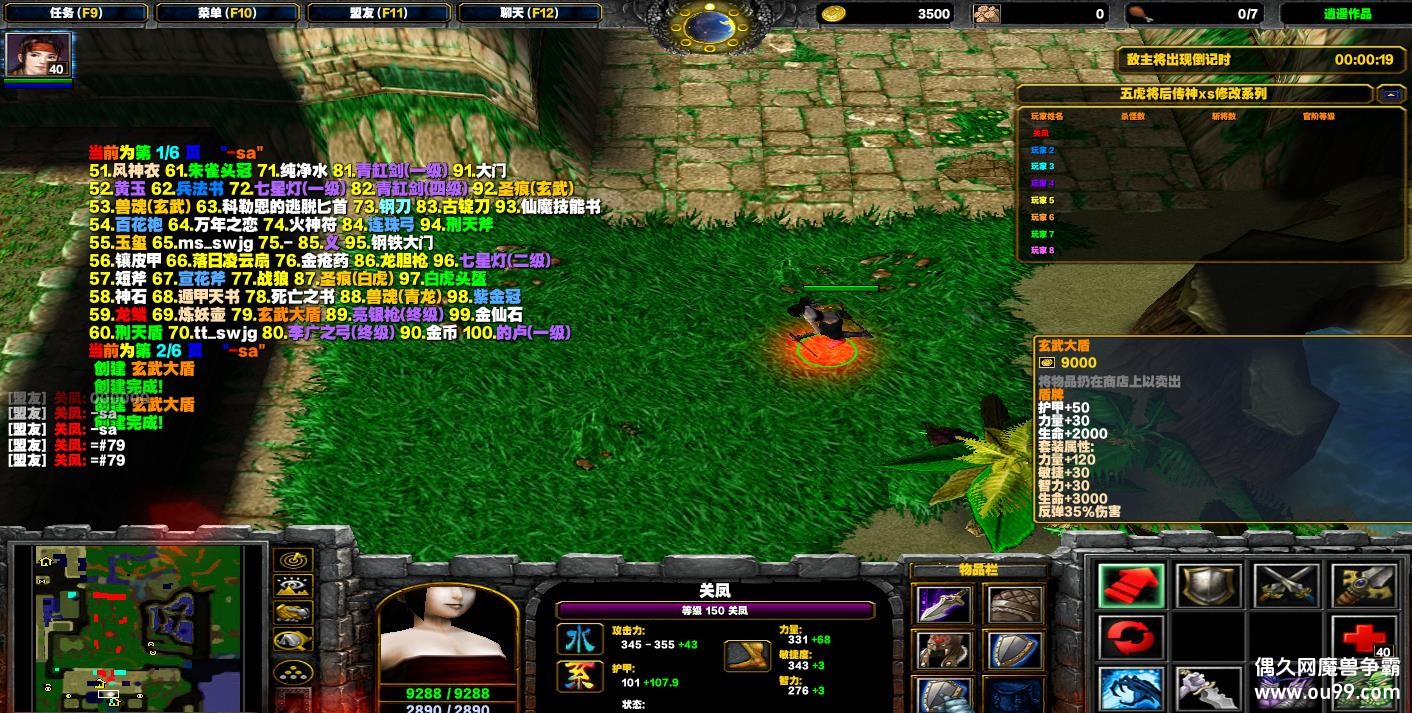Viewport: 1412px width, 713px height.
Task: Activate the blue frost claw ability
Action: (1130, 689)
